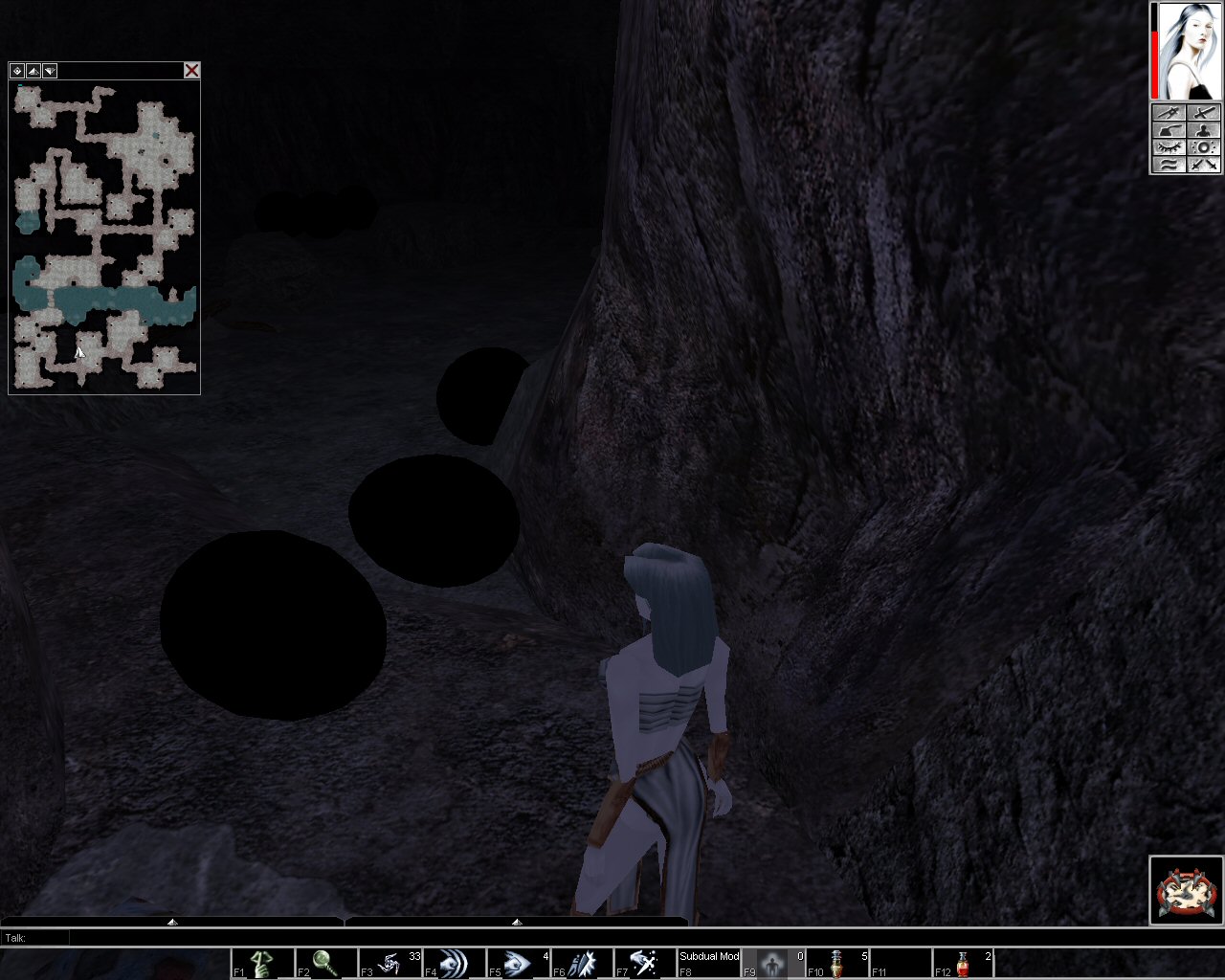Screen dimensions: 1225x980
Task: Select the white-haired character portrait
Action: coord(1189,51)
